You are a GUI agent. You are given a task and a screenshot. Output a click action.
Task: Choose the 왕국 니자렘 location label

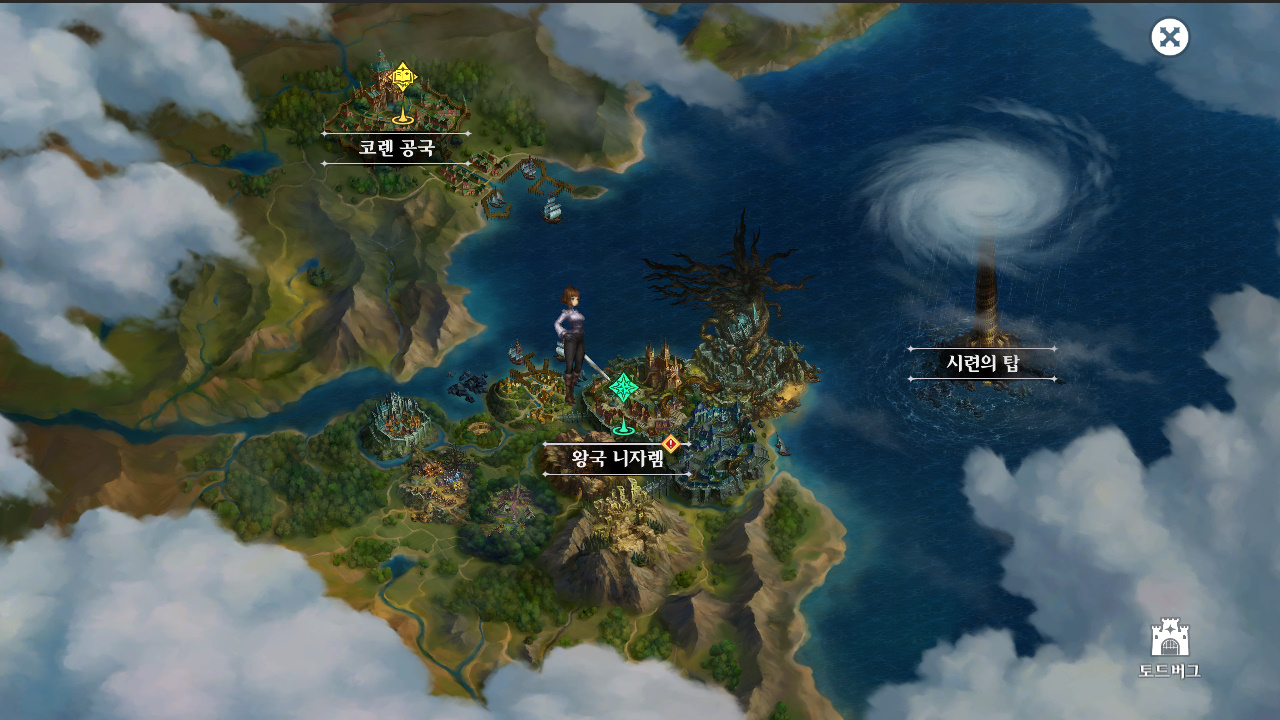617,459
